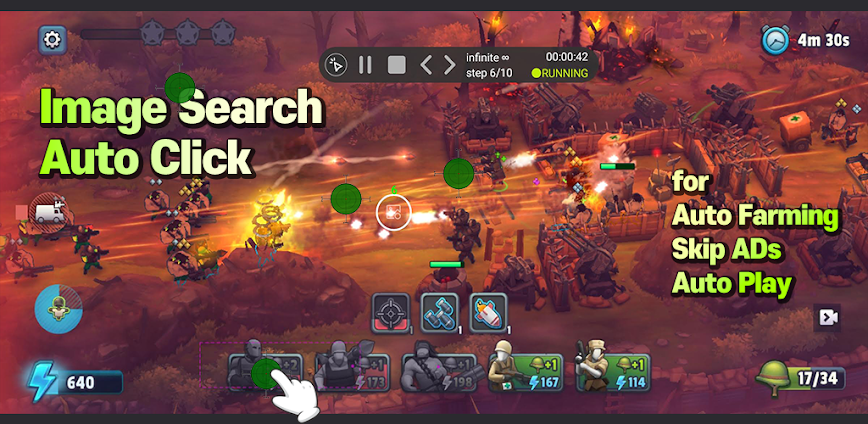This screenshot has width=868, height=424.
Task: Go to the previous macro step
Action: [425, 65]
